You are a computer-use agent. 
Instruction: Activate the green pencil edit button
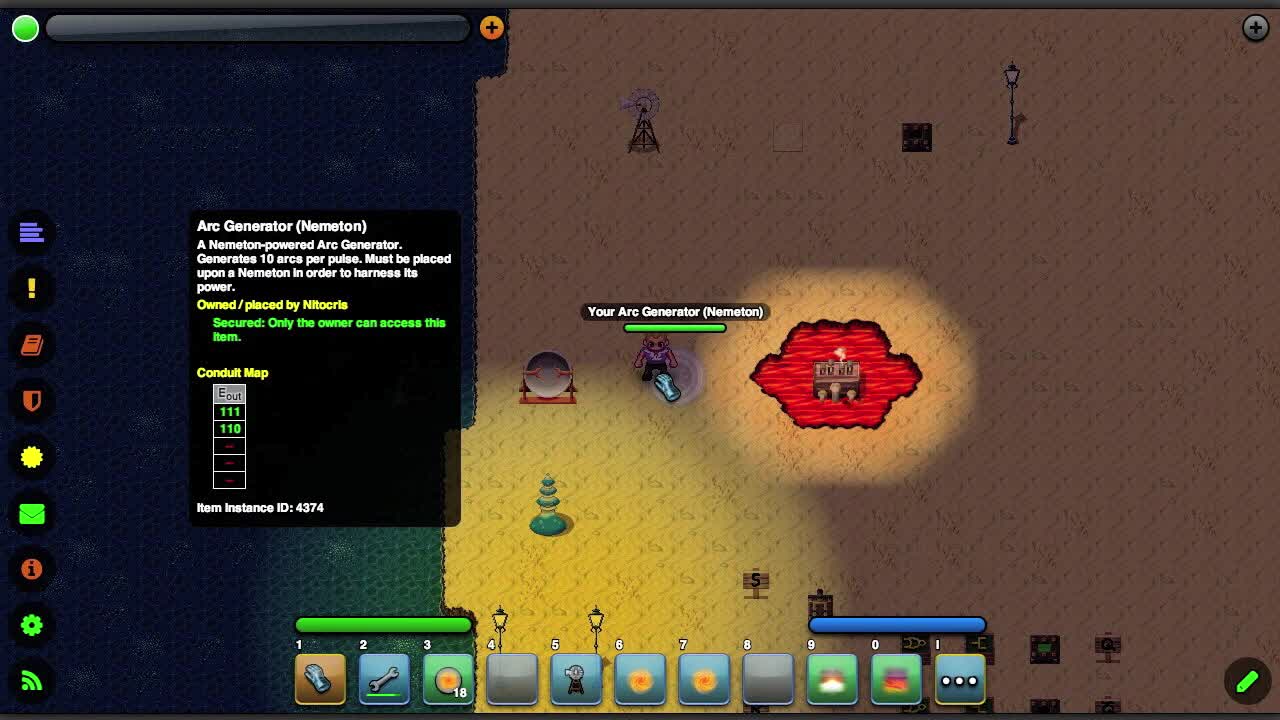[x=1247, y=681]
